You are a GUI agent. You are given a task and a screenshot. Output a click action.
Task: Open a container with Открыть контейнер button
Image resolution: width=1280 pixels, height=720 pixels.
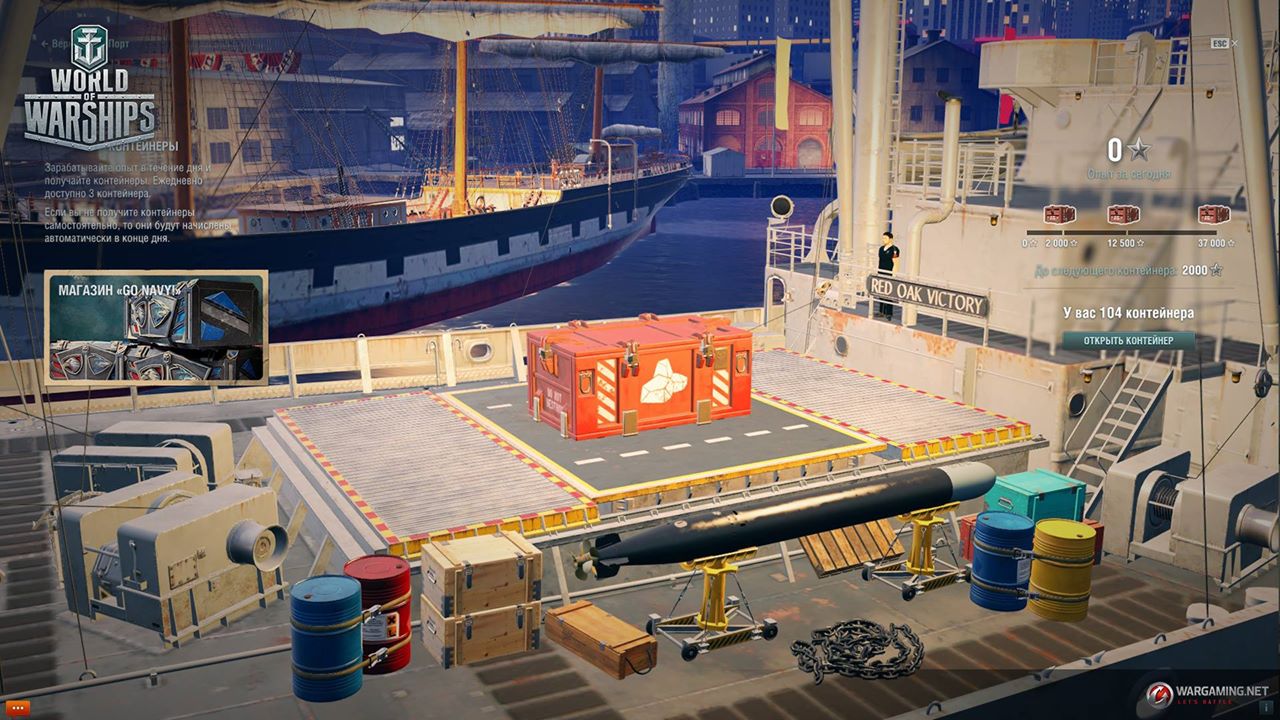pyautogui.click(x=1128, y=340)
